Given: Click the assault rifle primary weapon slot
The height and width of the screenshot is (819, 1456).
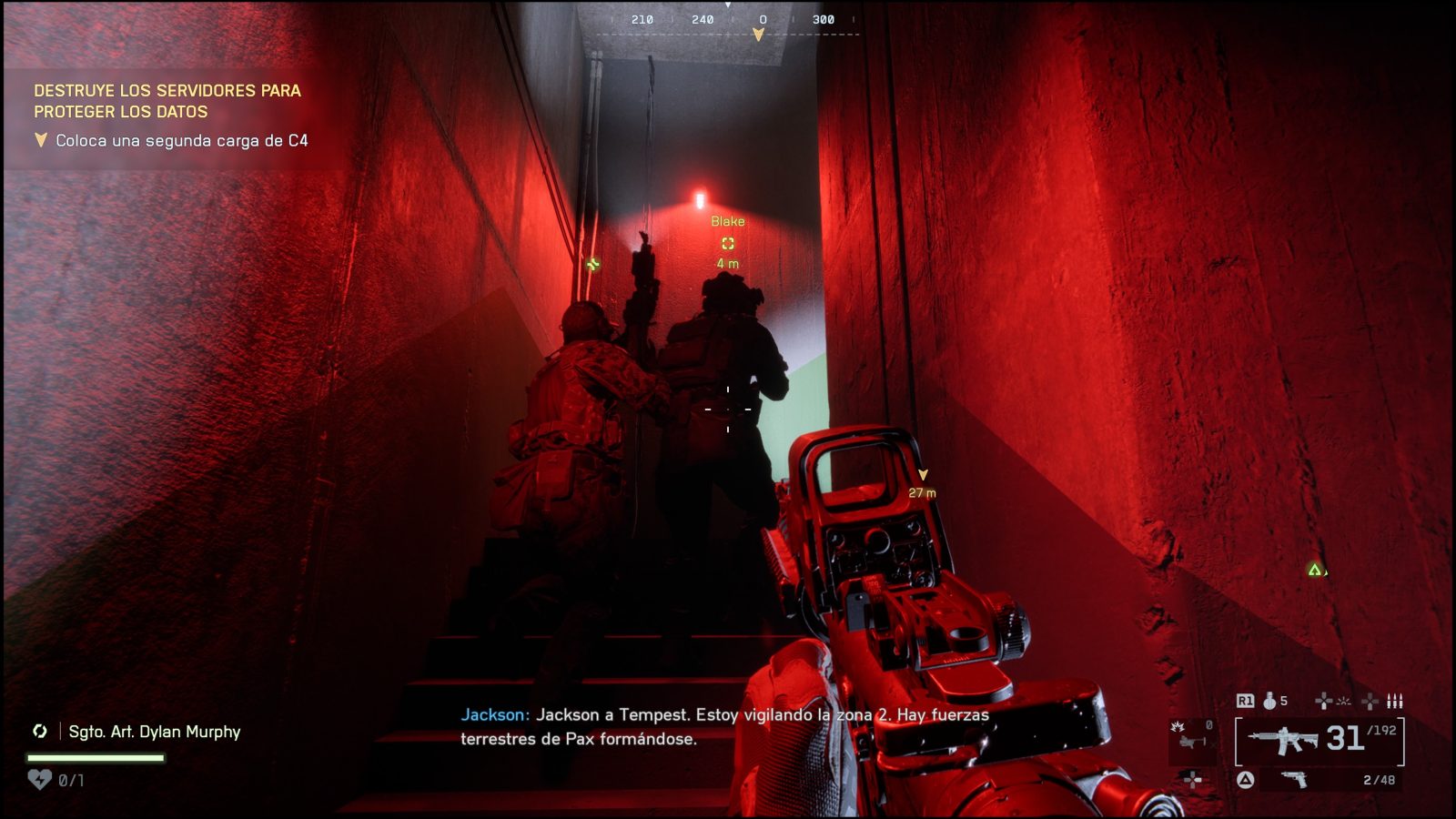Looking at the screenshot, I should (1283, 741).
